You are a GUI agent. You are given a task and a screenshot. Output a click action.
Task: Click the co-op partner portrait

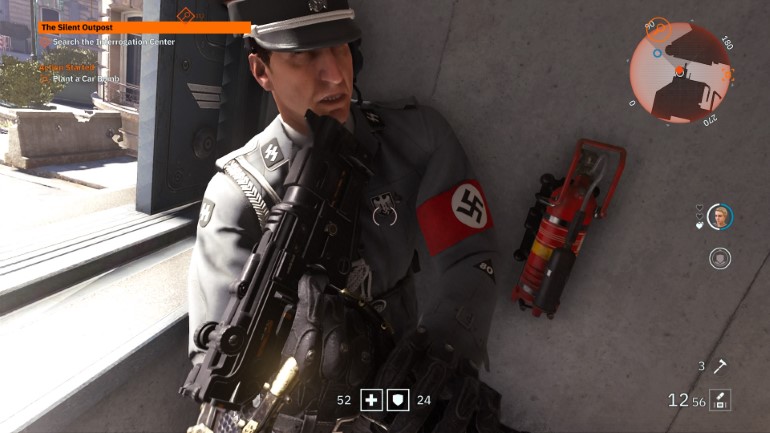[719, 216]
